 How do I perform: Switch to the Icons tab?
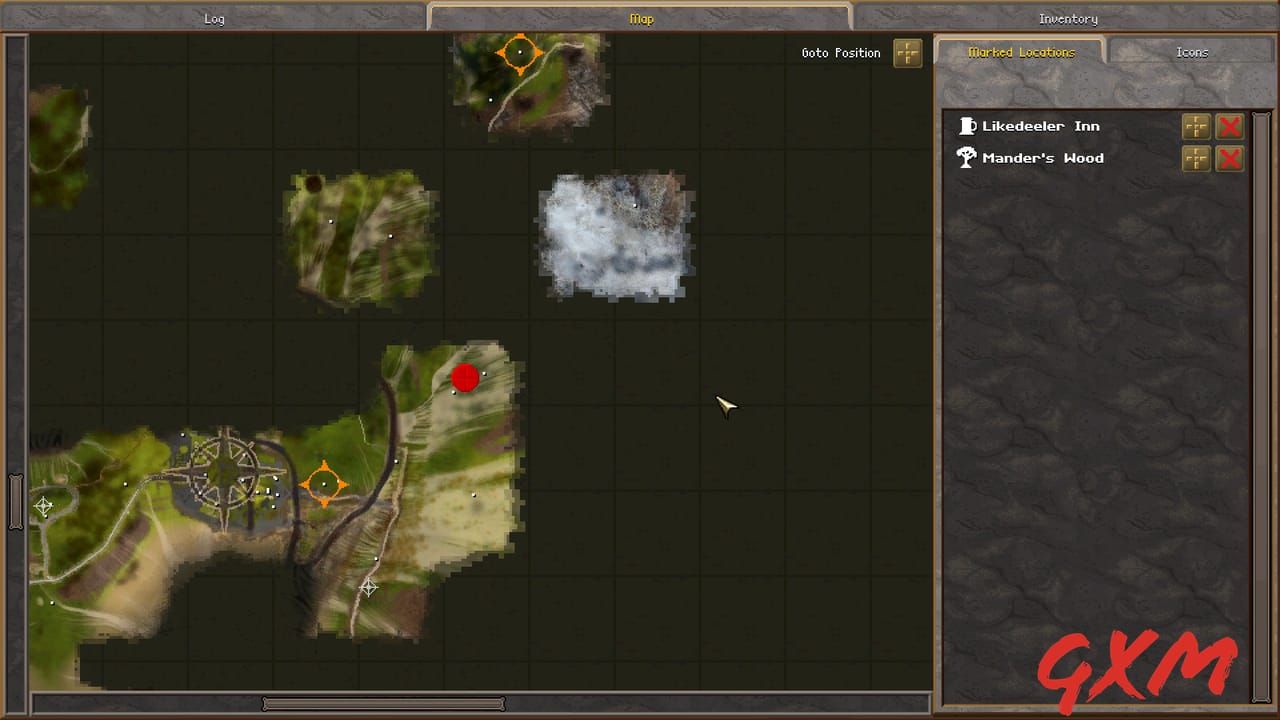1191,51
